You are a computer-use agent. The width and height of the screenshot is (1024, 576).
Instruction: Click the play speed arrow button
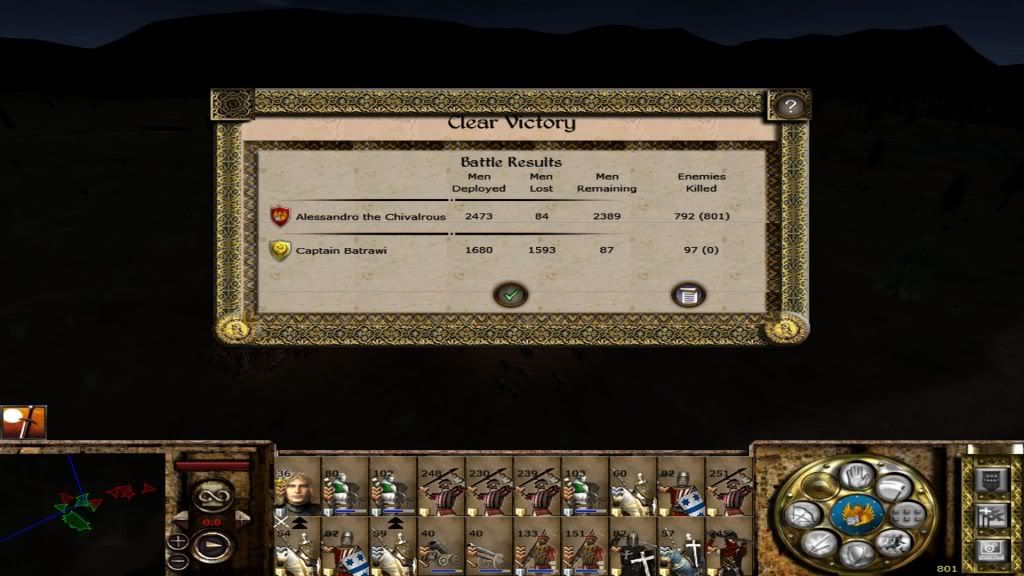point(211,546)
